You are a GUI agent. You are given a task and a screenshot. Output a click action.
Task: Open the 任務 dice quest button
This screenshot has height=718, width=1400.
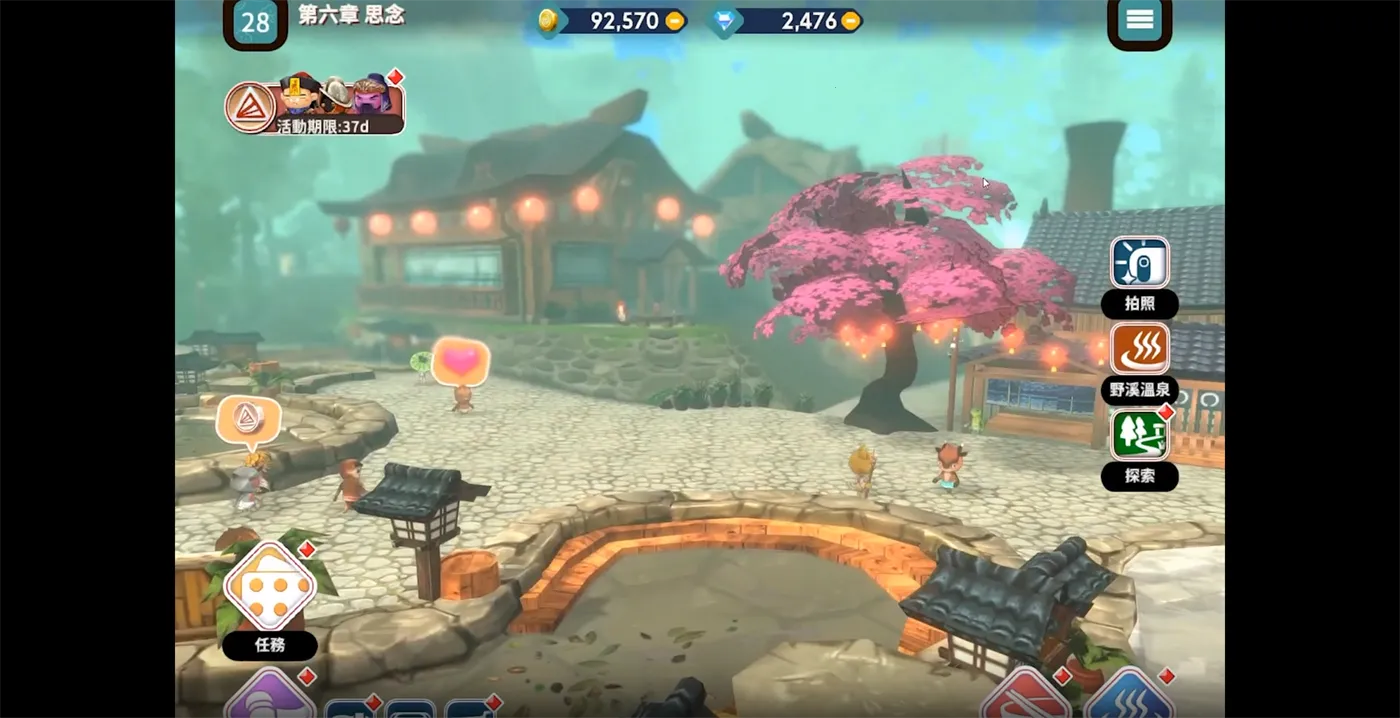click(270, 588)
